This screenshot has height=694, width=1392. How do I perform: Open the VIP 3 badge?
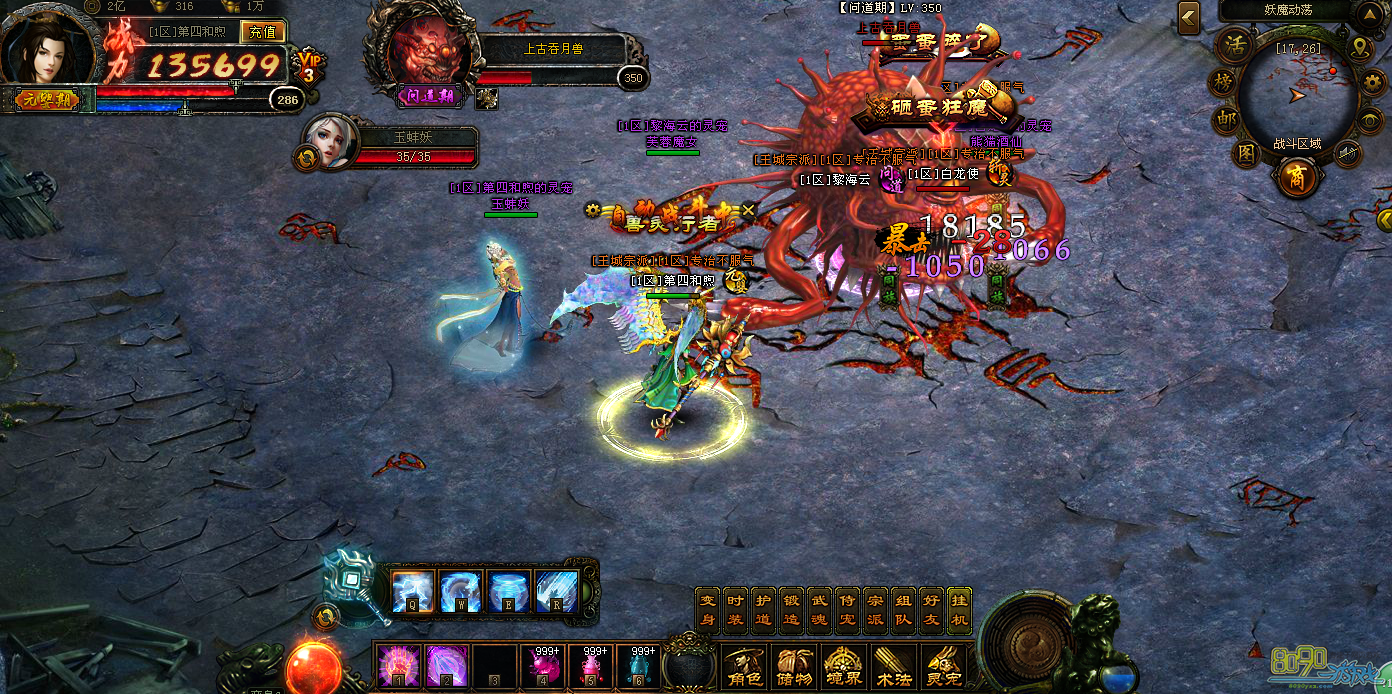pyautogui.click(x=309, y=66)
